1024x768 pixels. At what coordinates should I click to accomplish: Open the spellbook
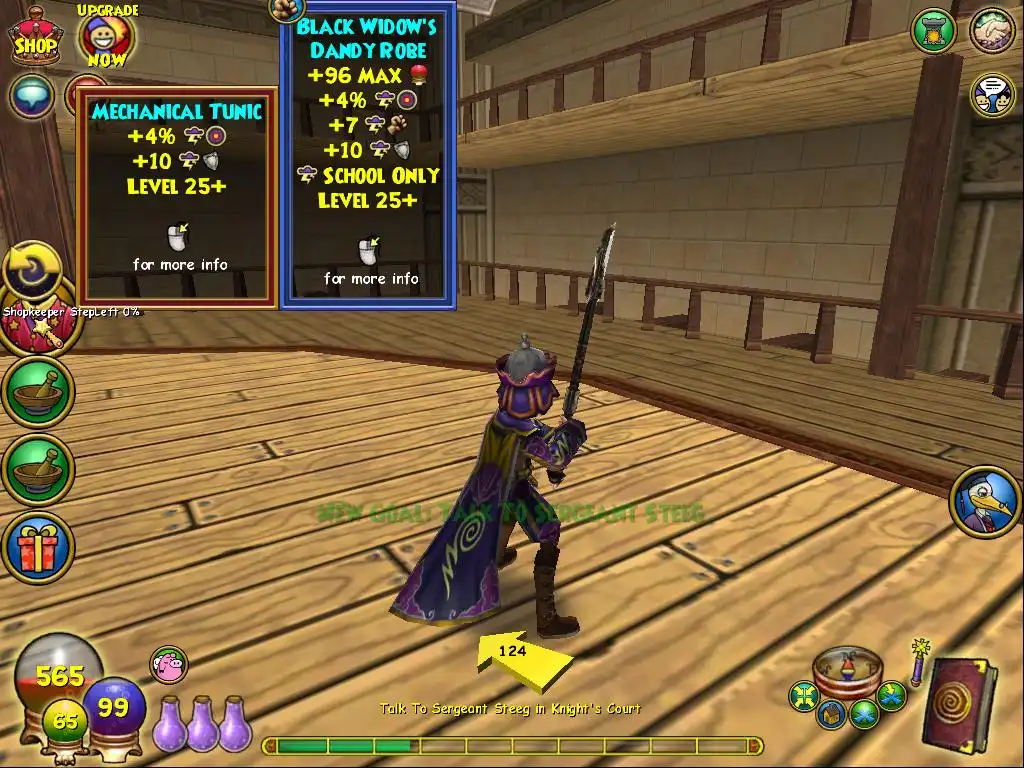(957, 703)
